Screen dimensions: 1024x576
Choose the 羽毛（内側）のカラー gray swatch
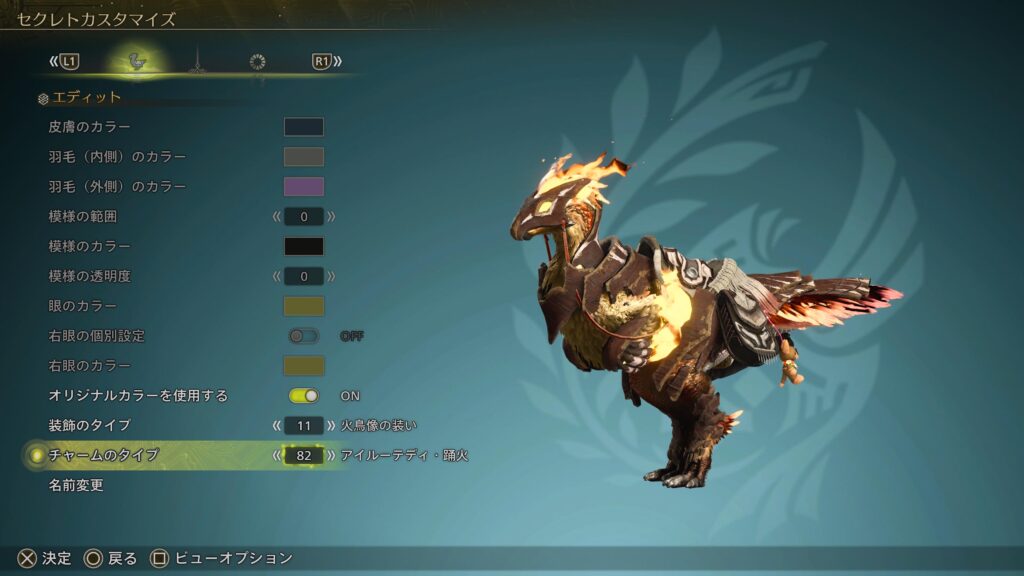[x=304, y=157]
